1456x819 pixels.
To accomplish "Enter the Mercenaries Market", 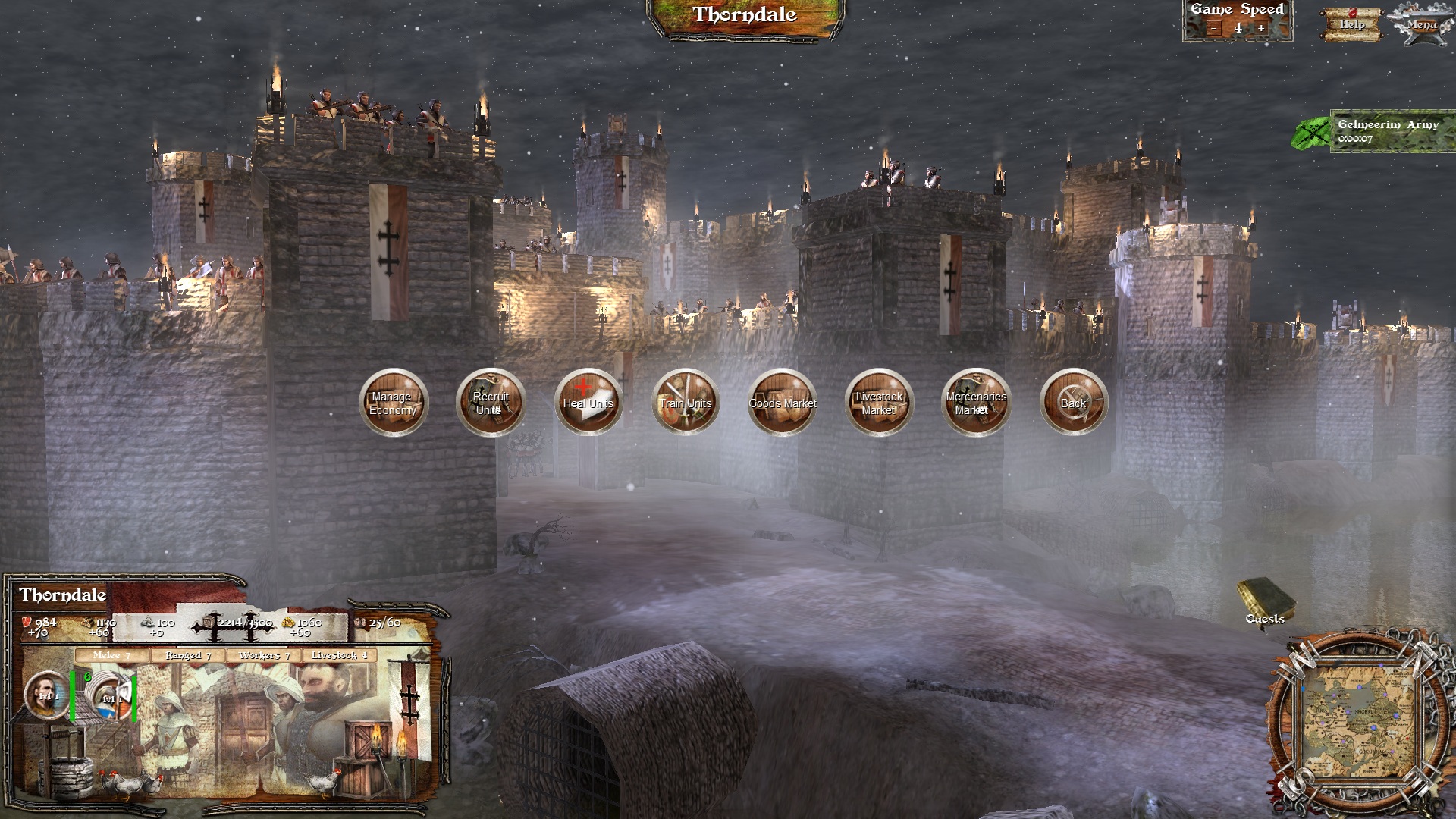I will 976,403.
